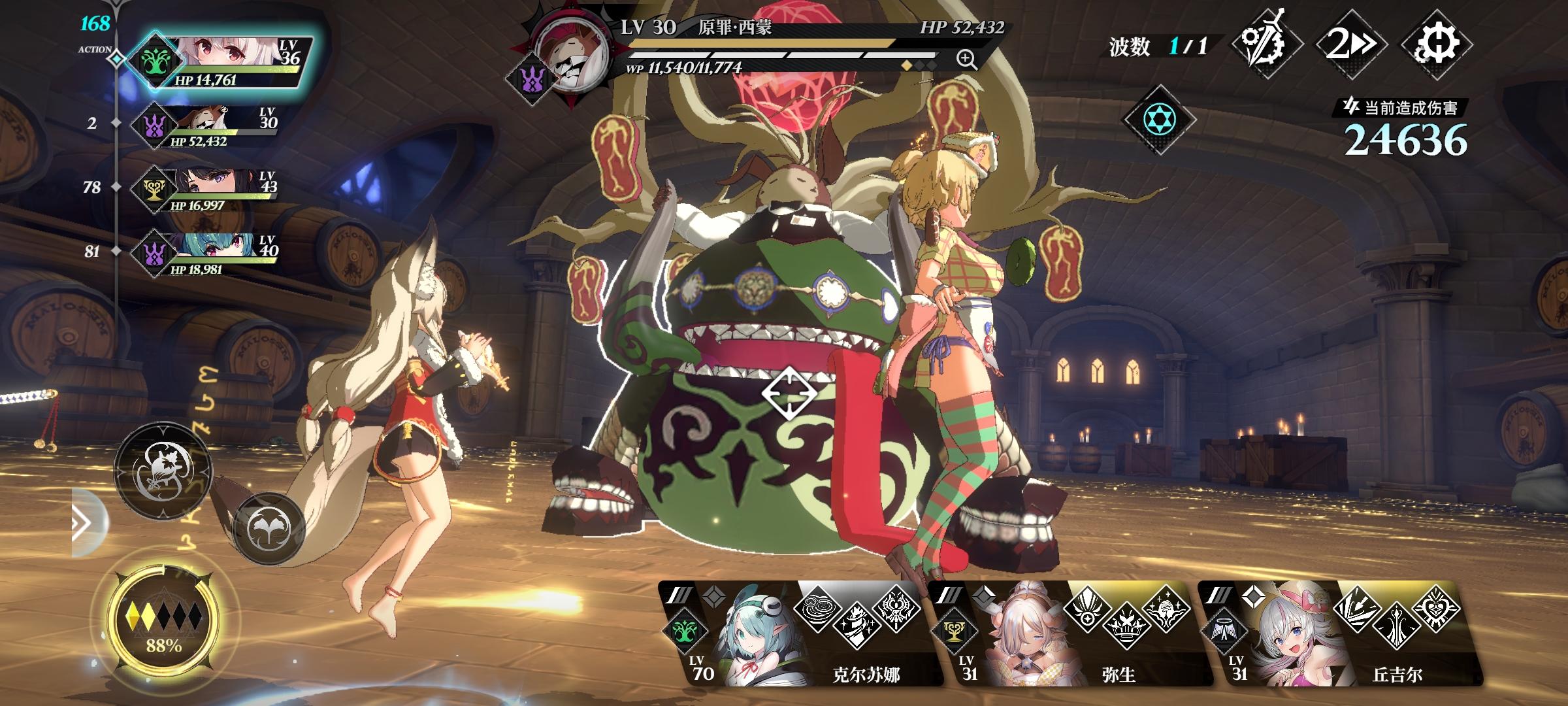Screen dimensions: 1568x706
Task: Open the gear settings menu
Action: click(1436, 44)
